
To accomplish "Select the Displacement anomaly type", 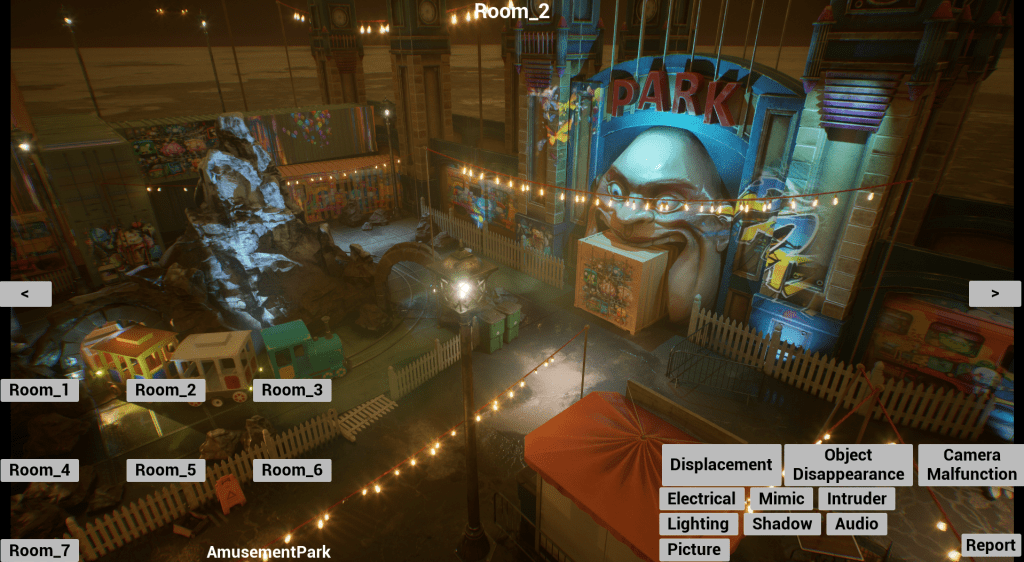I will 721,464.
